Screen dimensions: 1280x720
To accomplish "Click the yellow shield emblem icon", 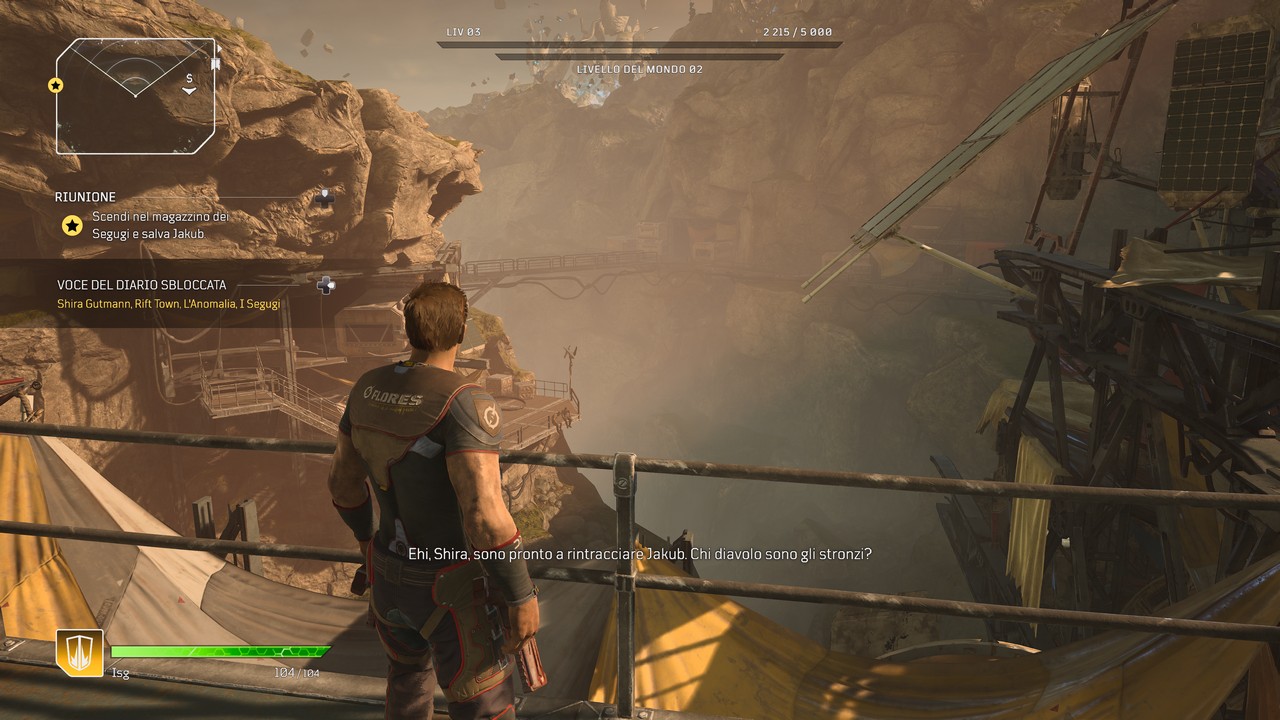I will tap(79, 653).
